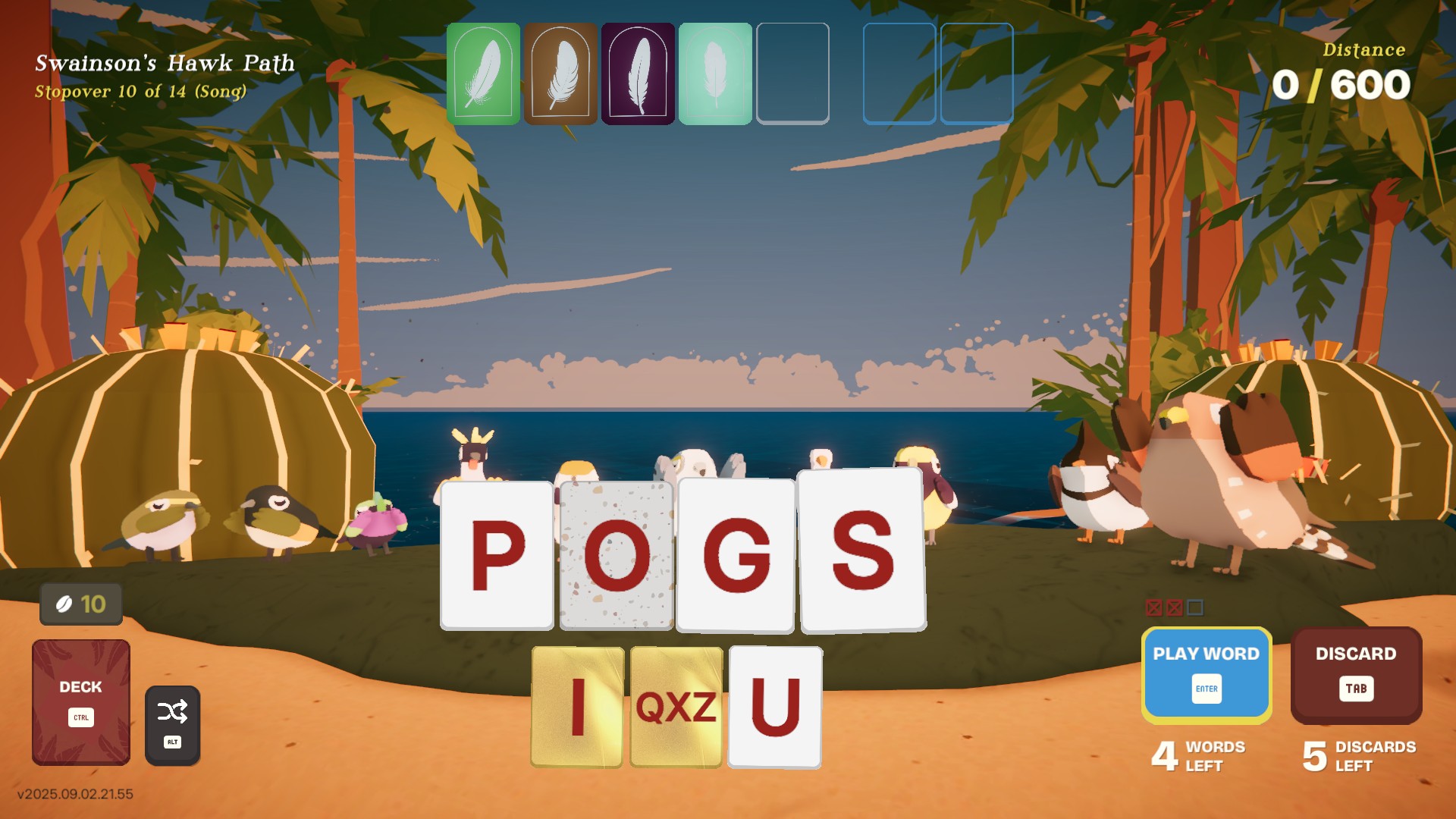The height and width of the screenshot is (819, 1456).
Task: Select the pale teal feather card
Action: (x=716, y=74)
